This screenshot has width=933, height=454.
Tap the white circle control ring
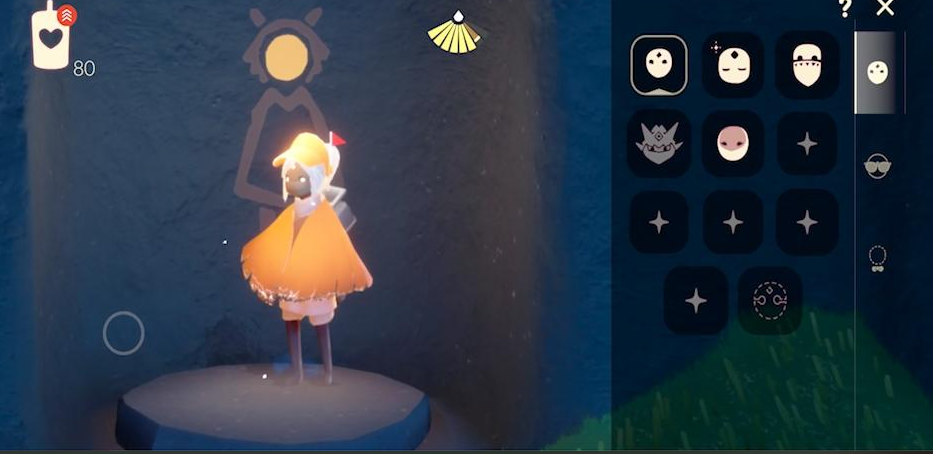point(124,333)
